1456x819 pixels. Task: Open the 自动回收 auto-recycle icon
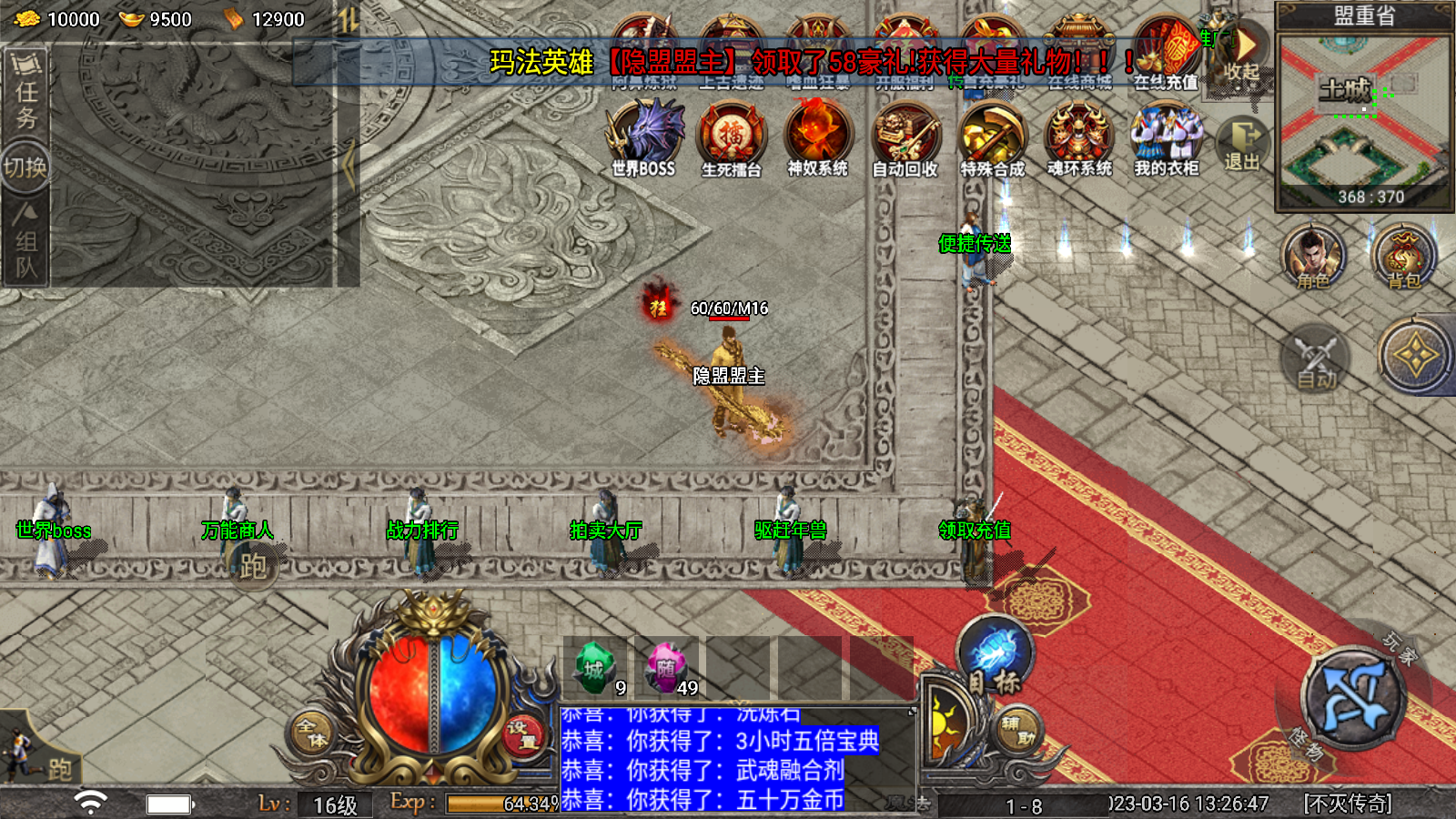coord(905,136)
